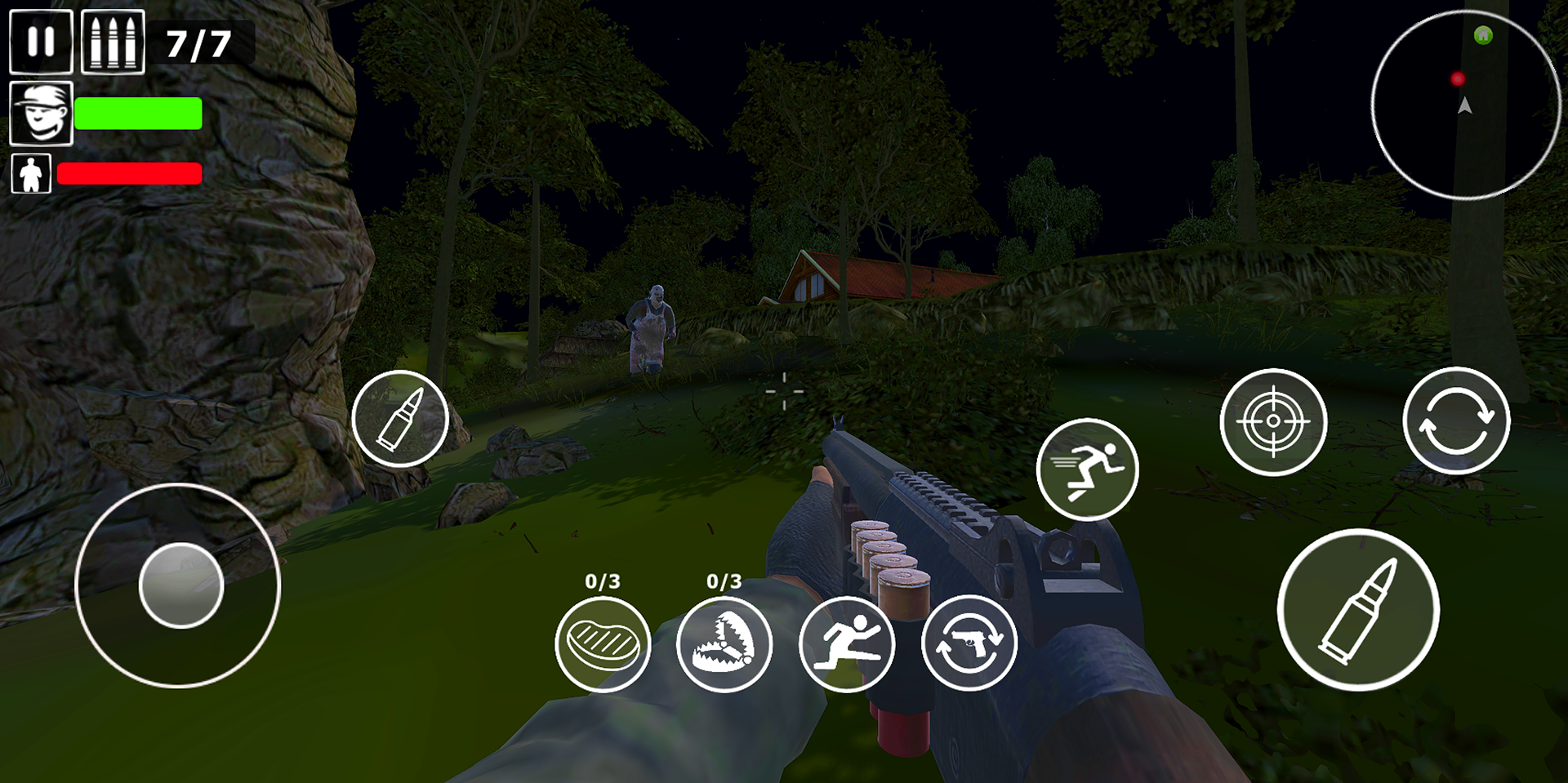The image size is (1568, 783).
Task: Click the stamina figure icon
Action: (x=30, y=174)
